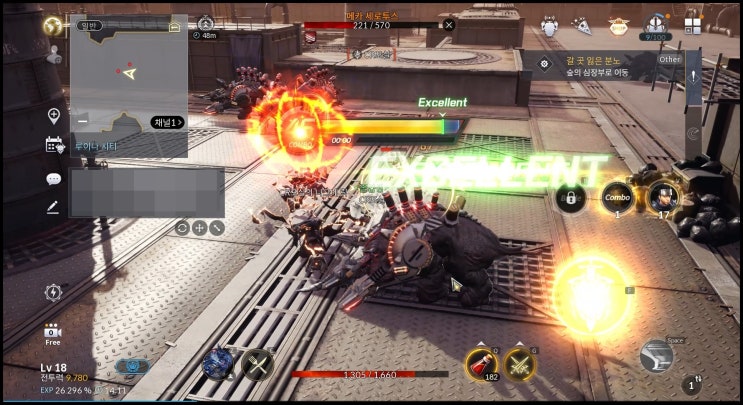Activate the Combo skill button
This screenshot has width=743, height=405.
(x=617, y=197)
